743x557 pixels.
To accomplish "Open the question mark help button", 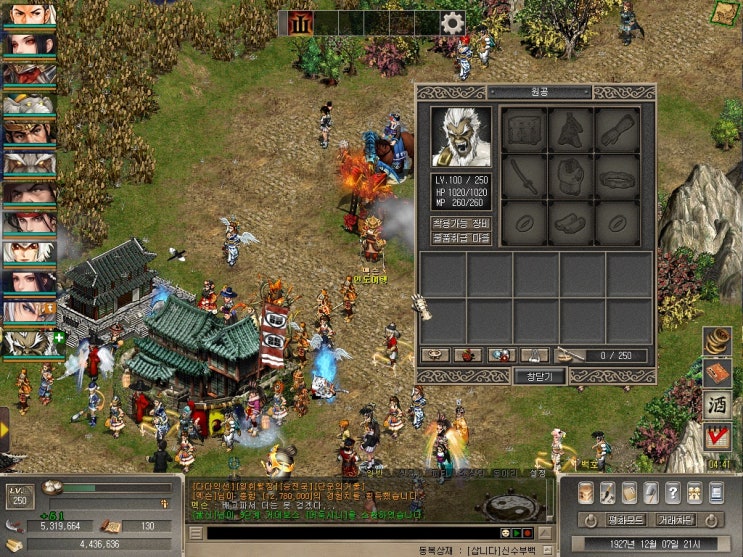I will (x=673, y=493).
